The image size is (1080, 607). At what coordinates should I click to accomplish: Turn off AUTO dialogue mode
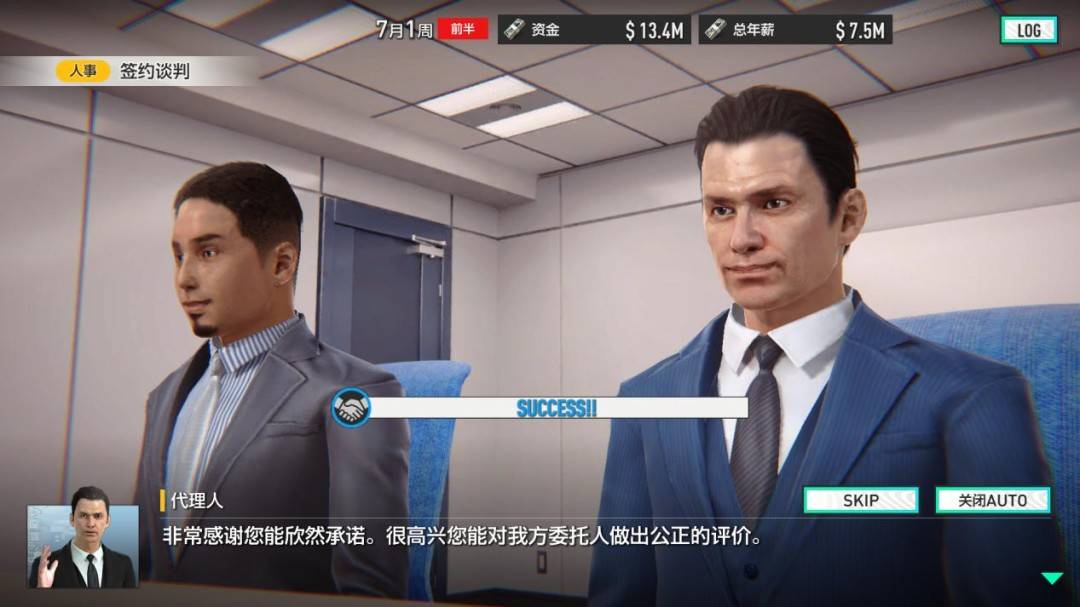click(x=992, y=500)
